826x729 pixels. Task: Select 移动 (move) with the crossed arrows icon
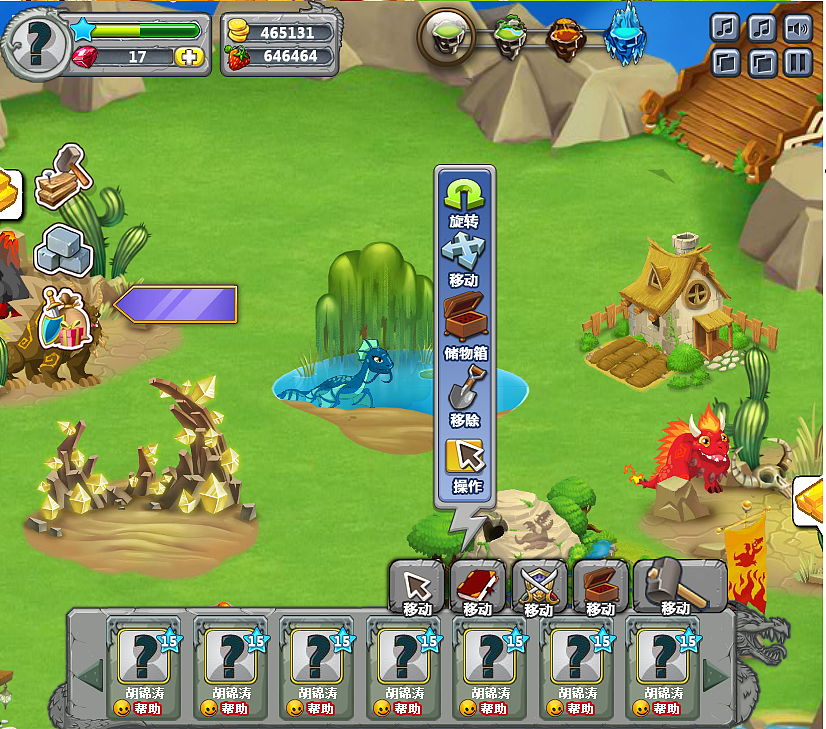463,256
